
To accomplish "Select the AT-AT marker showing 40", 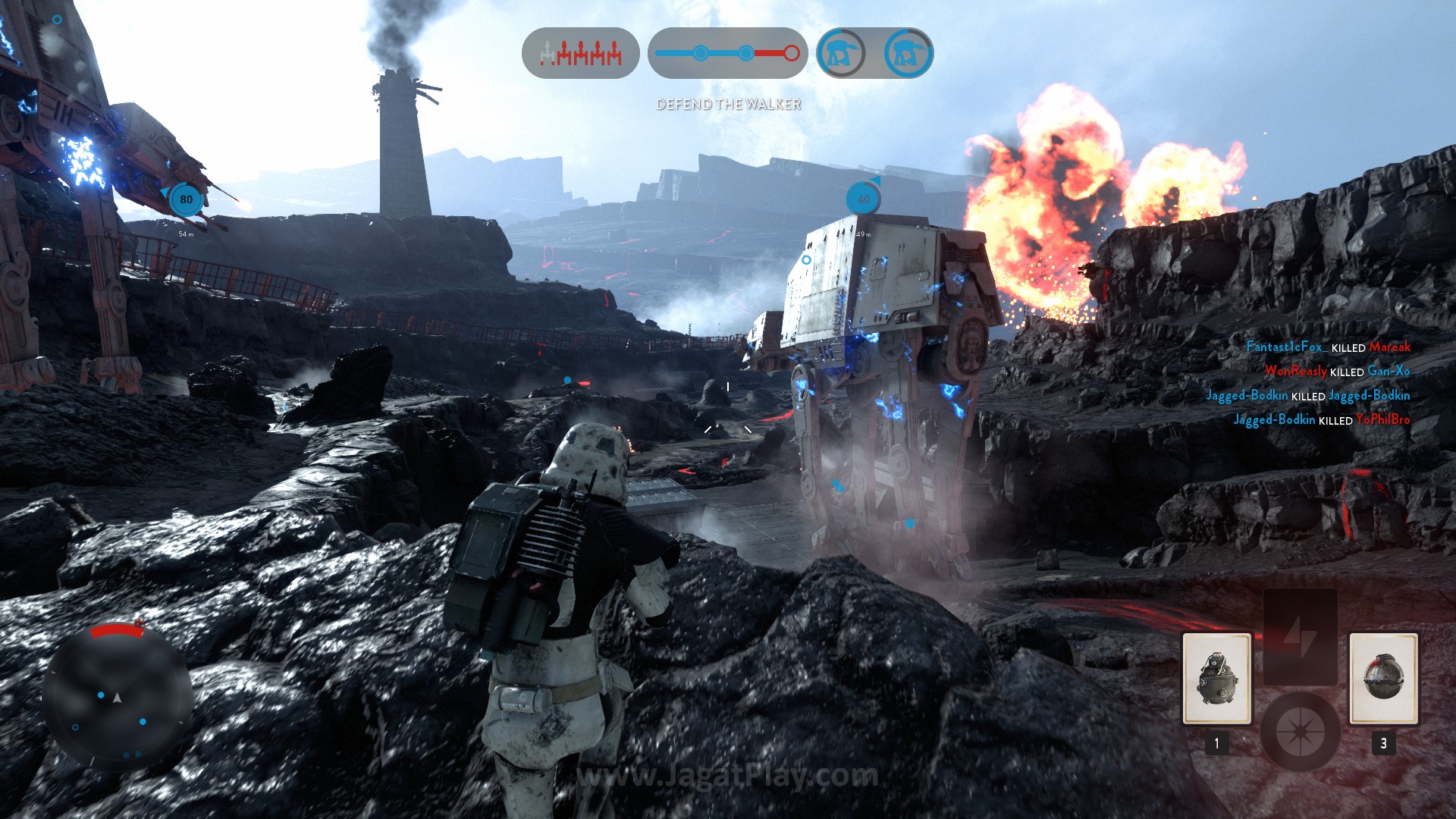I will click(863, 199).
